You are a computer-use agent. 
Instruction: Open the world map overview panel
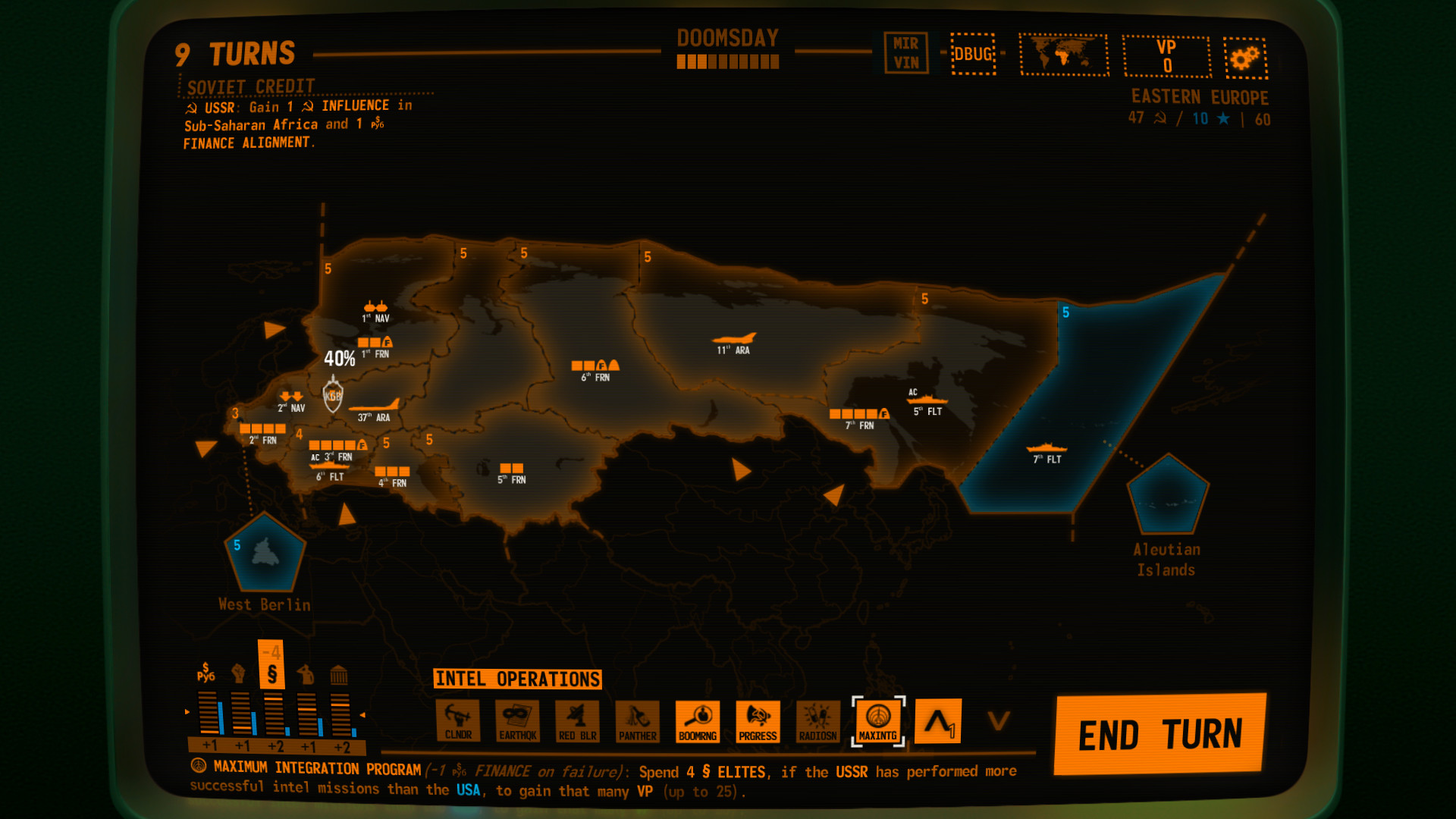1064,56
